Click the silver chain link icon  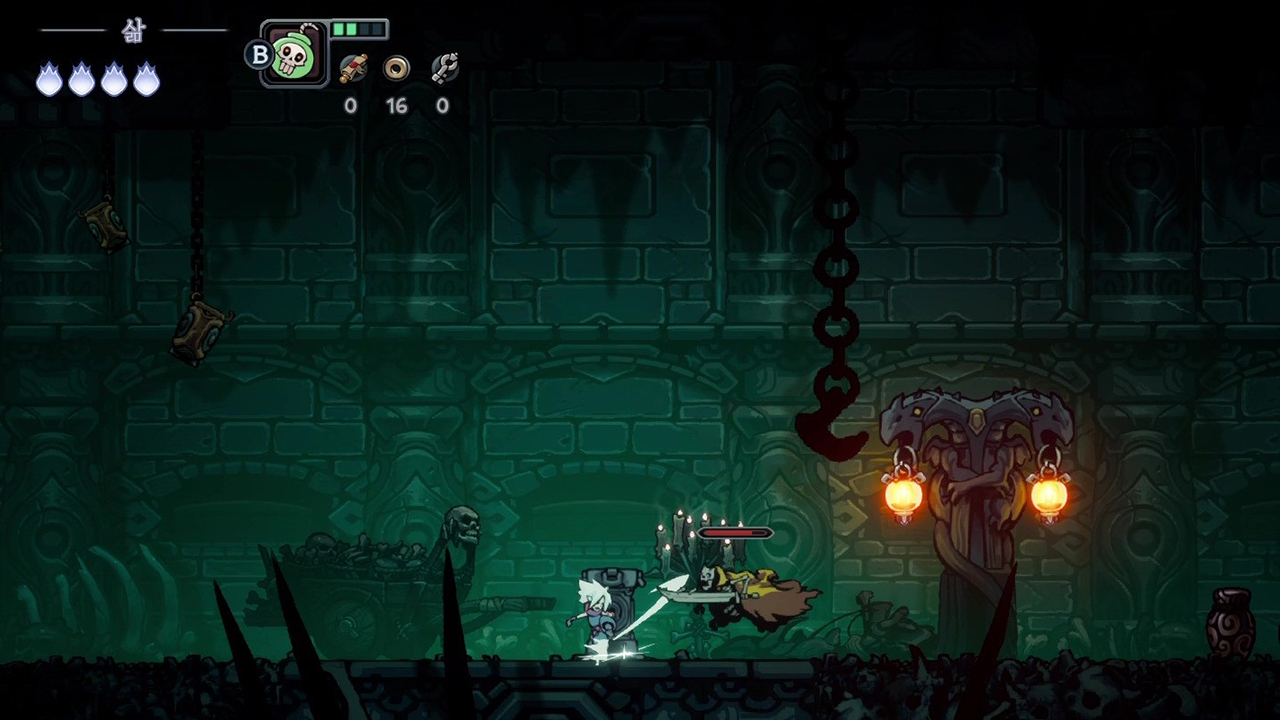point(444,68)
